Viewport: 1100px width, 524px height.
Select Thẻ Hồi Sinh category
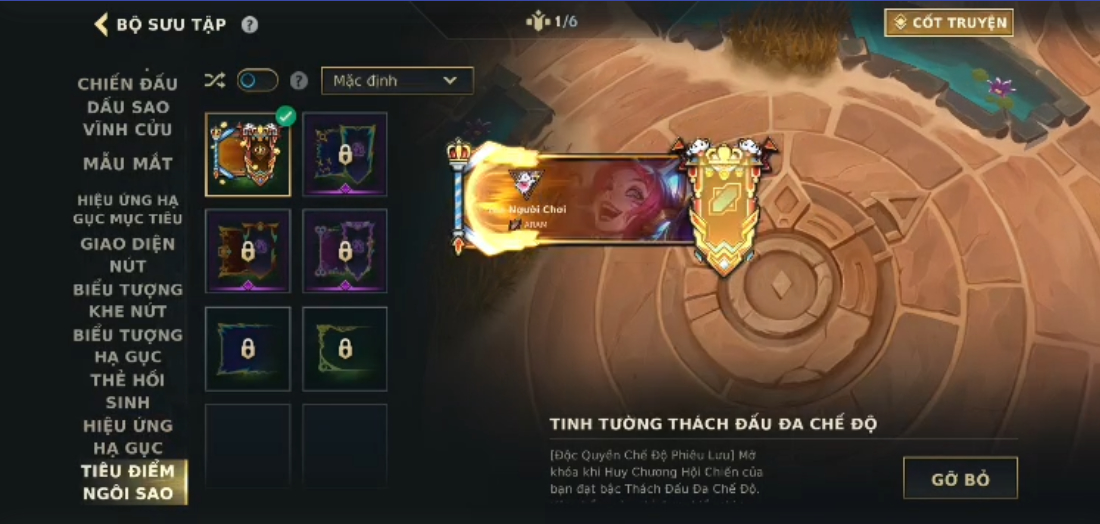128,391
